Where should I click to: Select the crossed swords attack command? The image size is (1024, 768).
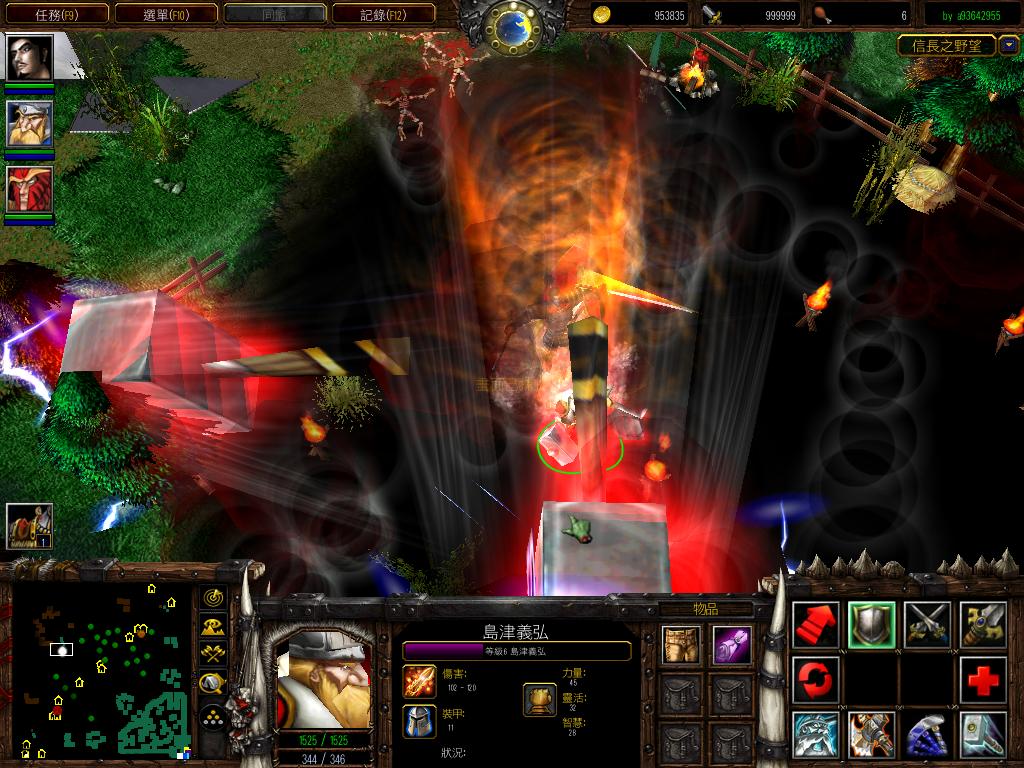(927, 625)
